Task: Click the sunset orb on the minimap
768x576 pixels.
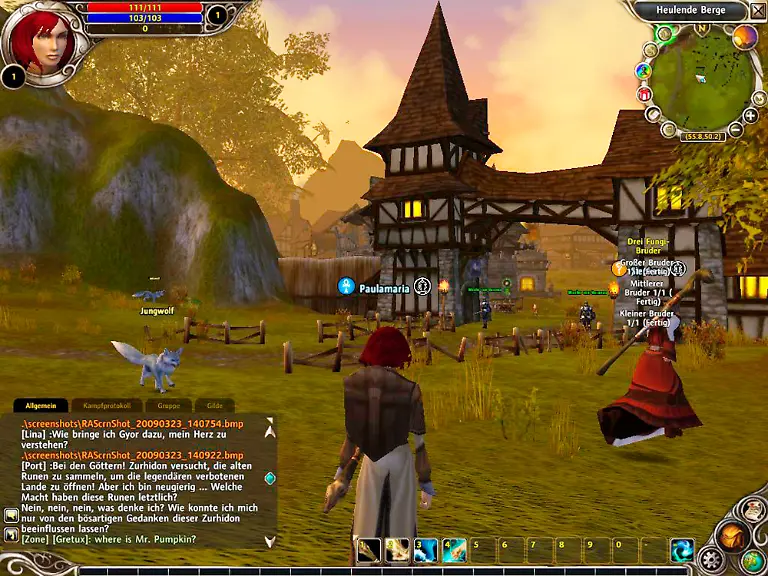Action: click(745, 37)
